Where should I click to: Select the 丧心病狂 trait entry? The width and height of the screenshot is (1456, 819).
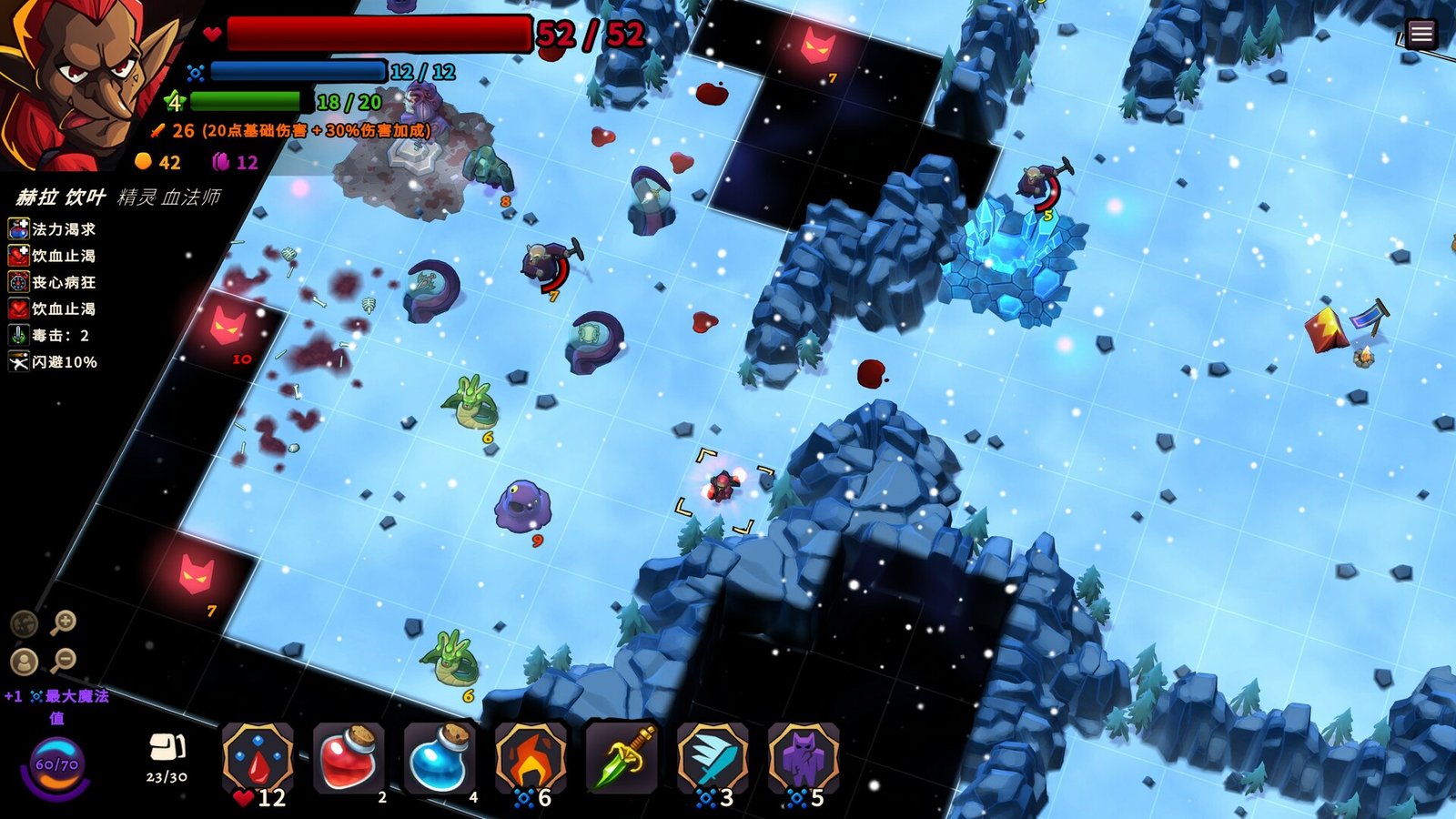tap(53, 282)
